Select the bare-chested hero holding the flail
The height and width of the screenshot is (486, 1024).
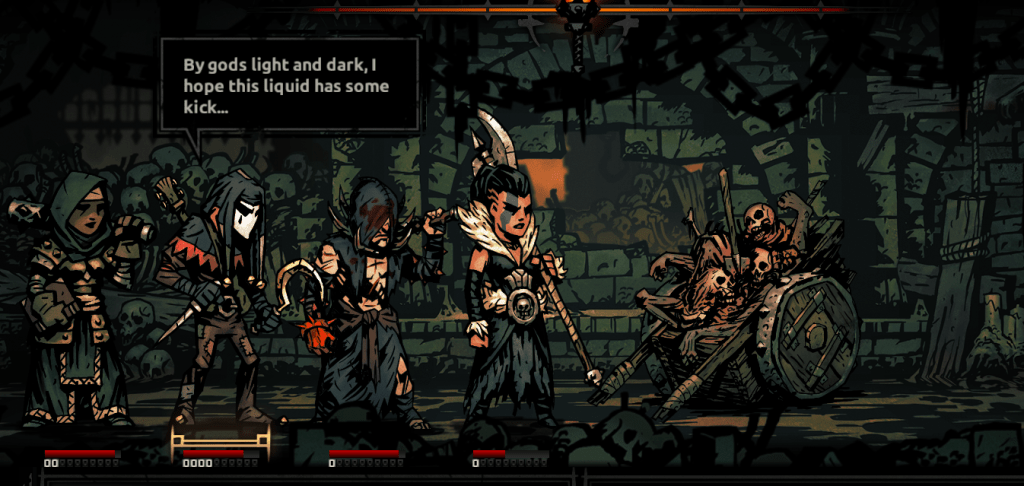(365, 300)
